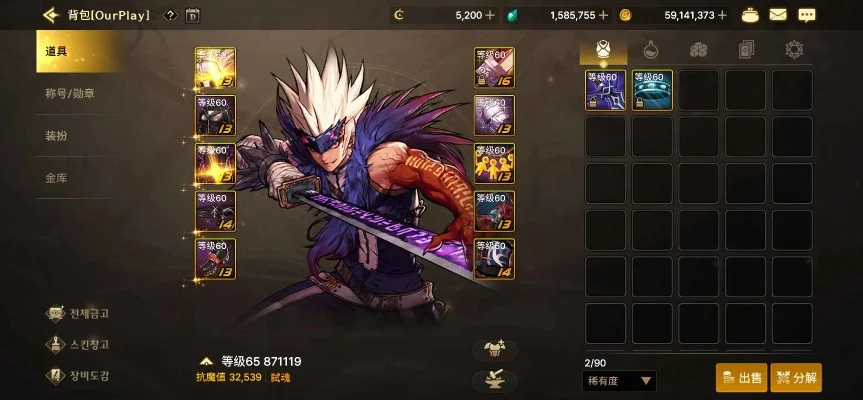Viewport: 863px width, 400px height.
Task: Select the equipment armor inventory tab
Action: 603,50
